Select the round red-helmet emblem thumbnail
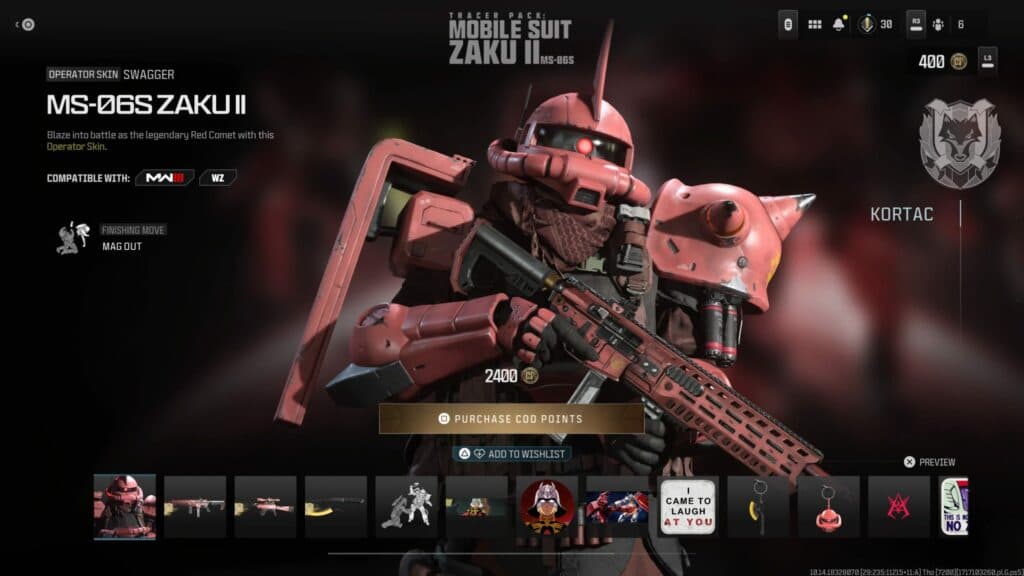Screen dimensions: 1024x576 point(547,506)
